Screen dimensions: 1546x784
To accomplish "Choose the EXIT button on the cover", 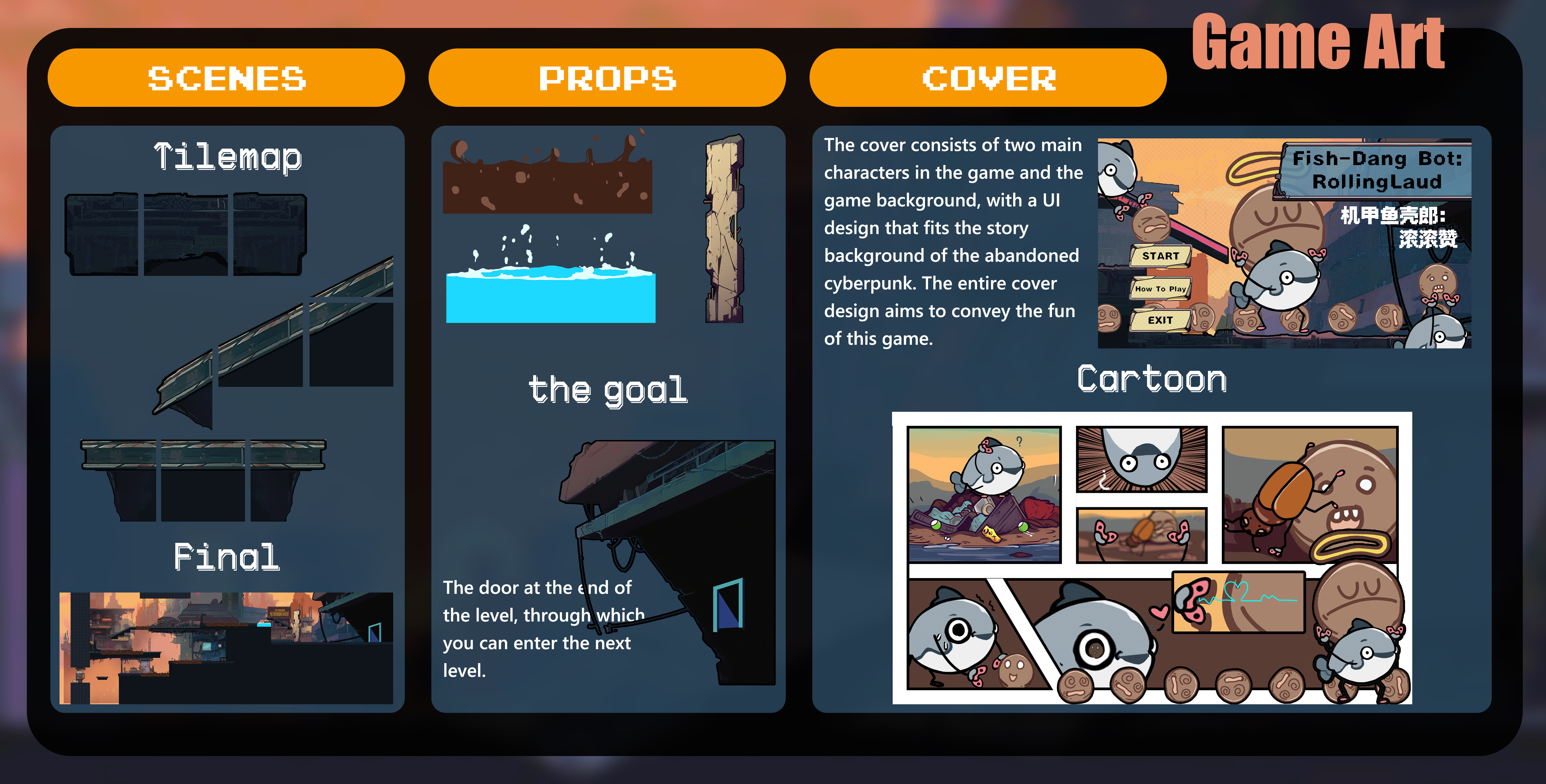I will point(1160,320).
